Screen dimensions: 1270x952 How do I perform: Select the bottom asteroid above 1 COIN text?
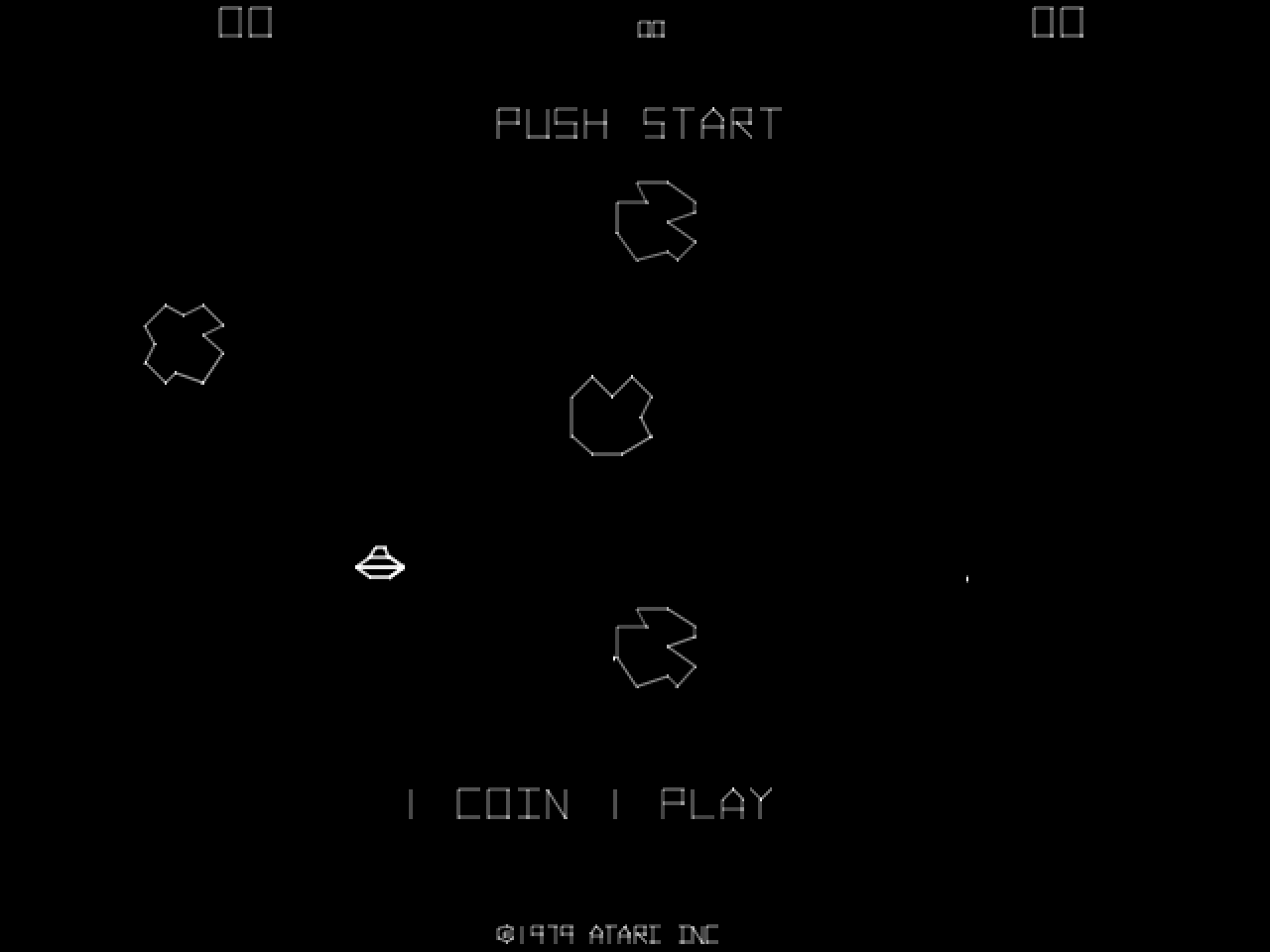tap(655, 647)
